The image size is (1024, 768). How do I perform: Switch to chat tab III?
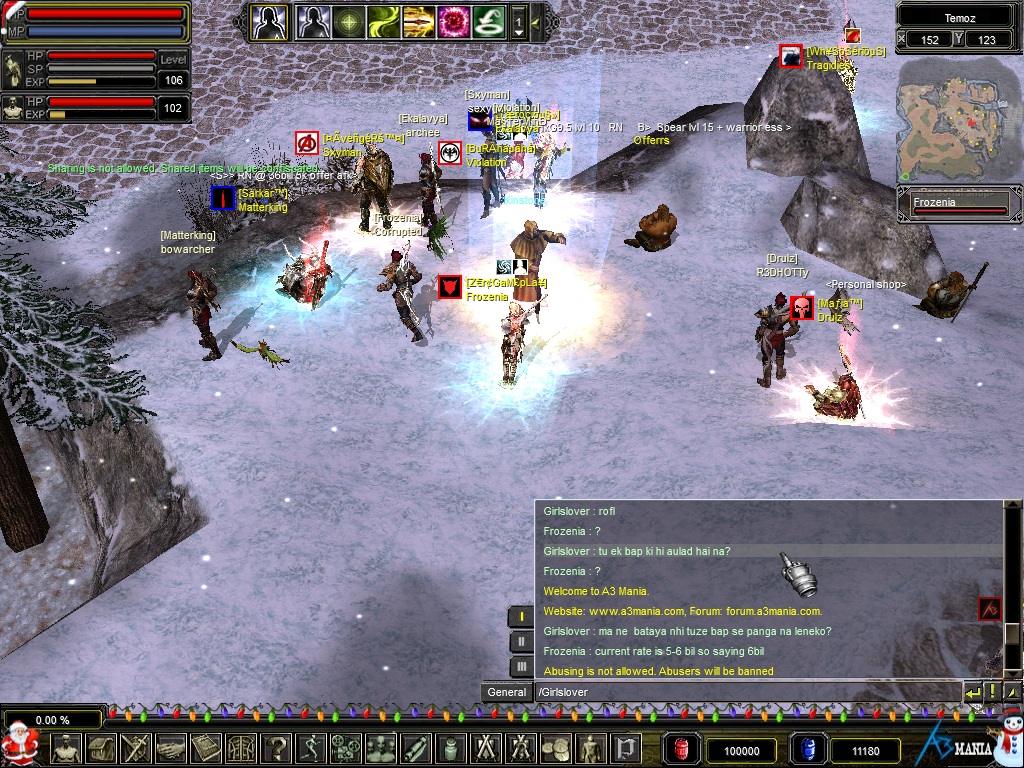point(521,667)
